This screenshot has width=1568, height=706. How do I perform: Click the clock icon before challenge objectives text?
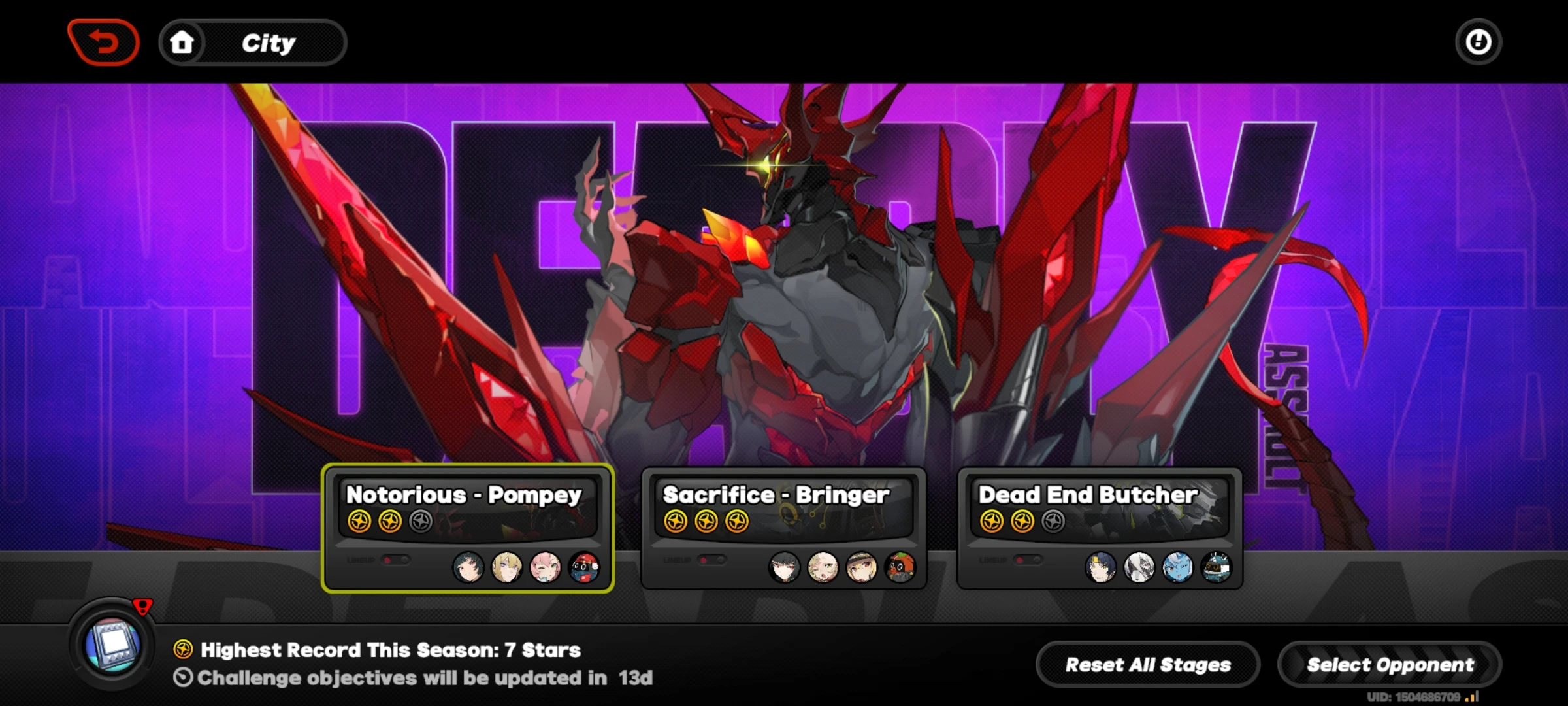[185, 679]
